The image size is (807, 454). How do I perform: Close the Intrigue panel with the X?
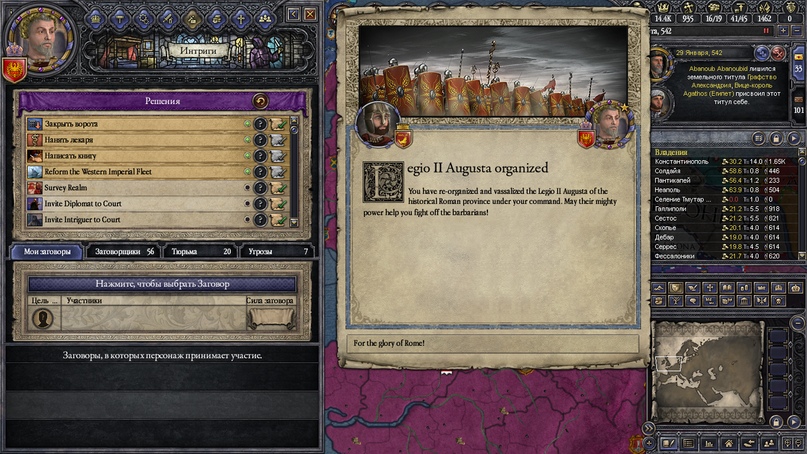[311, 14]
